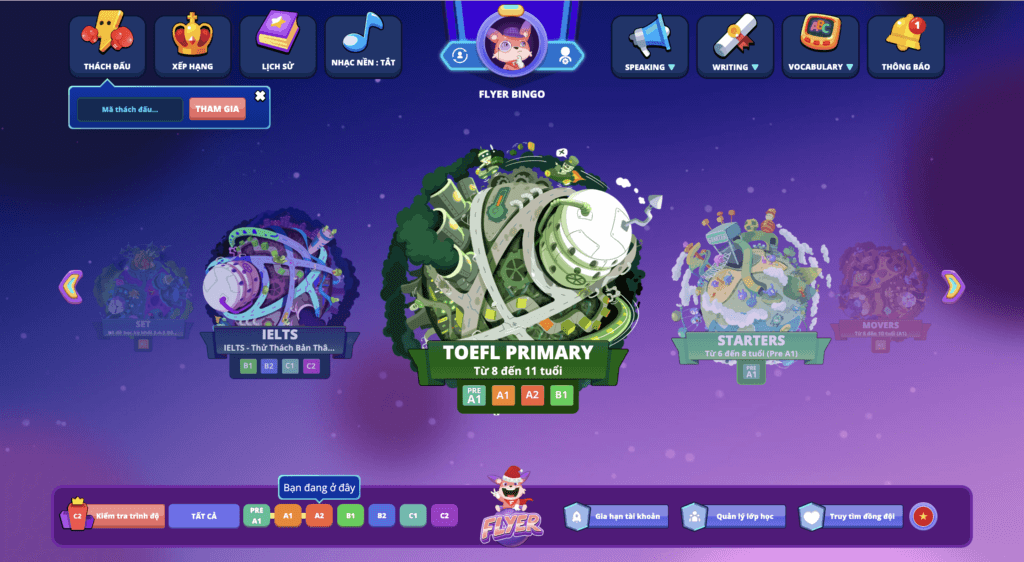This screenshot has height=562, width=1024.
Task: Open the Writing dropdown
Action: tap(735, 45)
